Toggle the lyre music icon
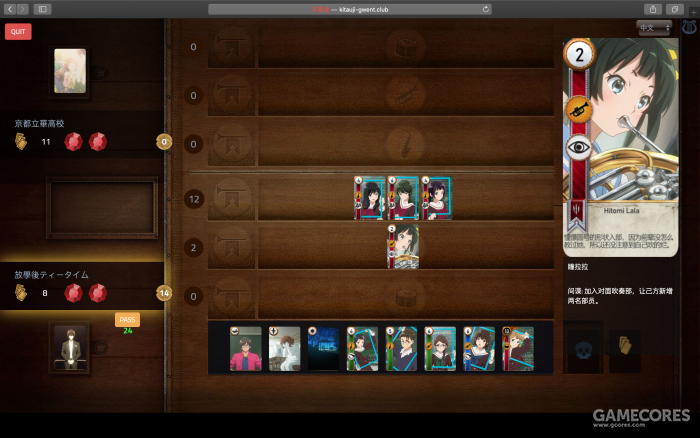 pos(689,28)
